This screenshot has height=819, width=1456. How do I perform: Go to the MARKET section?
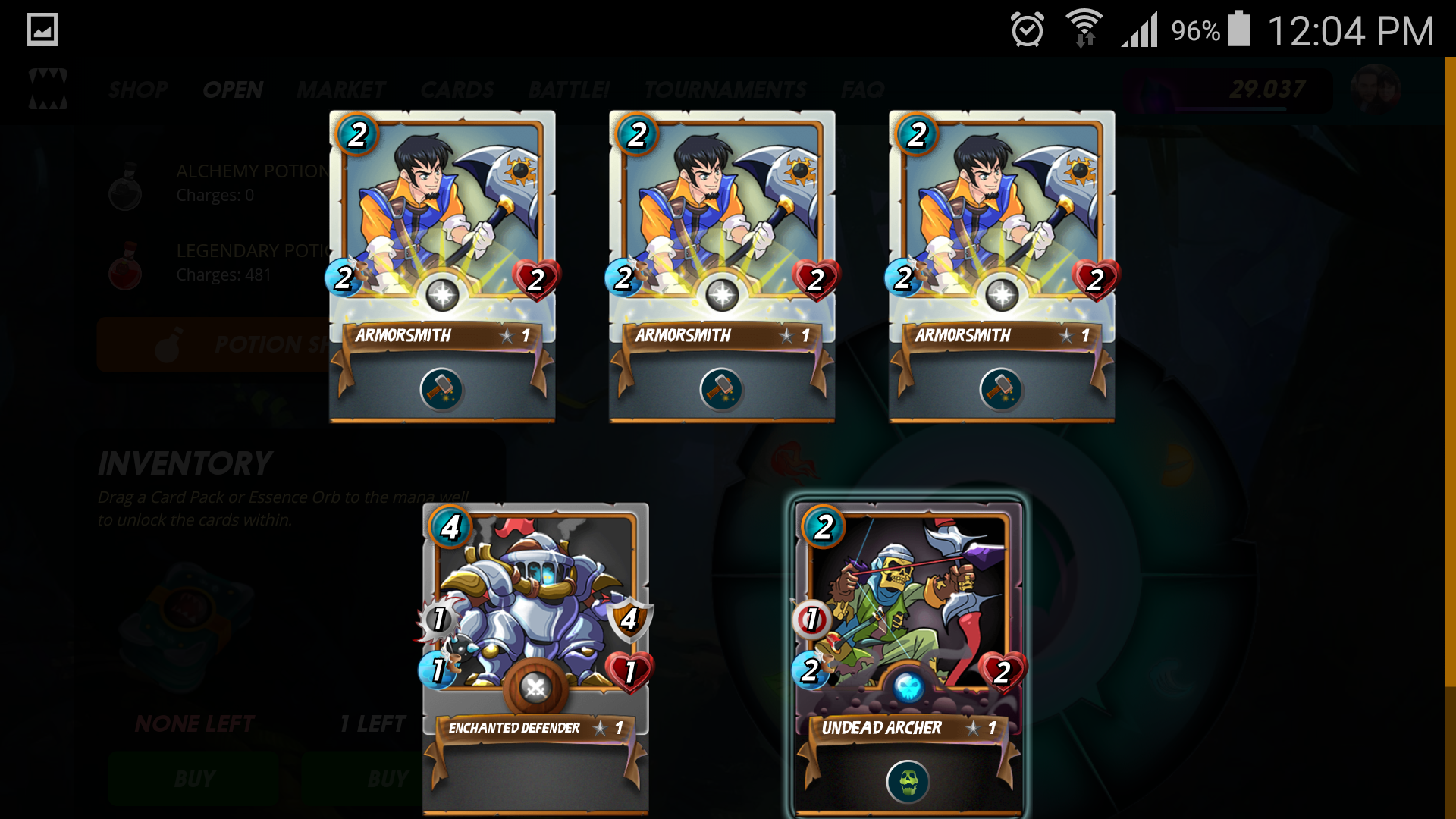(341, 90)
